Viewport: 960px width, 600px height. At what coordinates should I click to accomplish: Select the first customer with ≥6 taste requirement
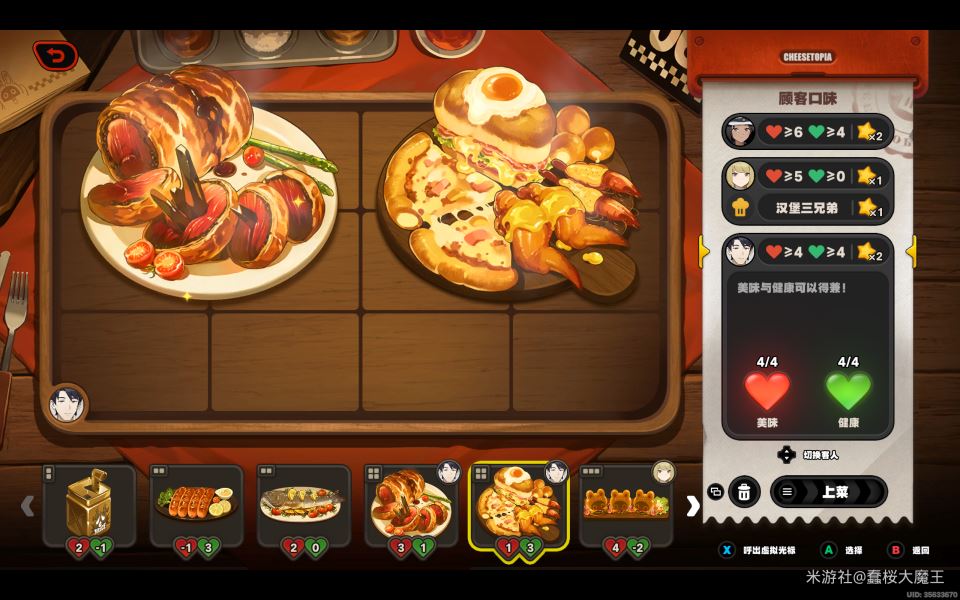click(806, 131)
